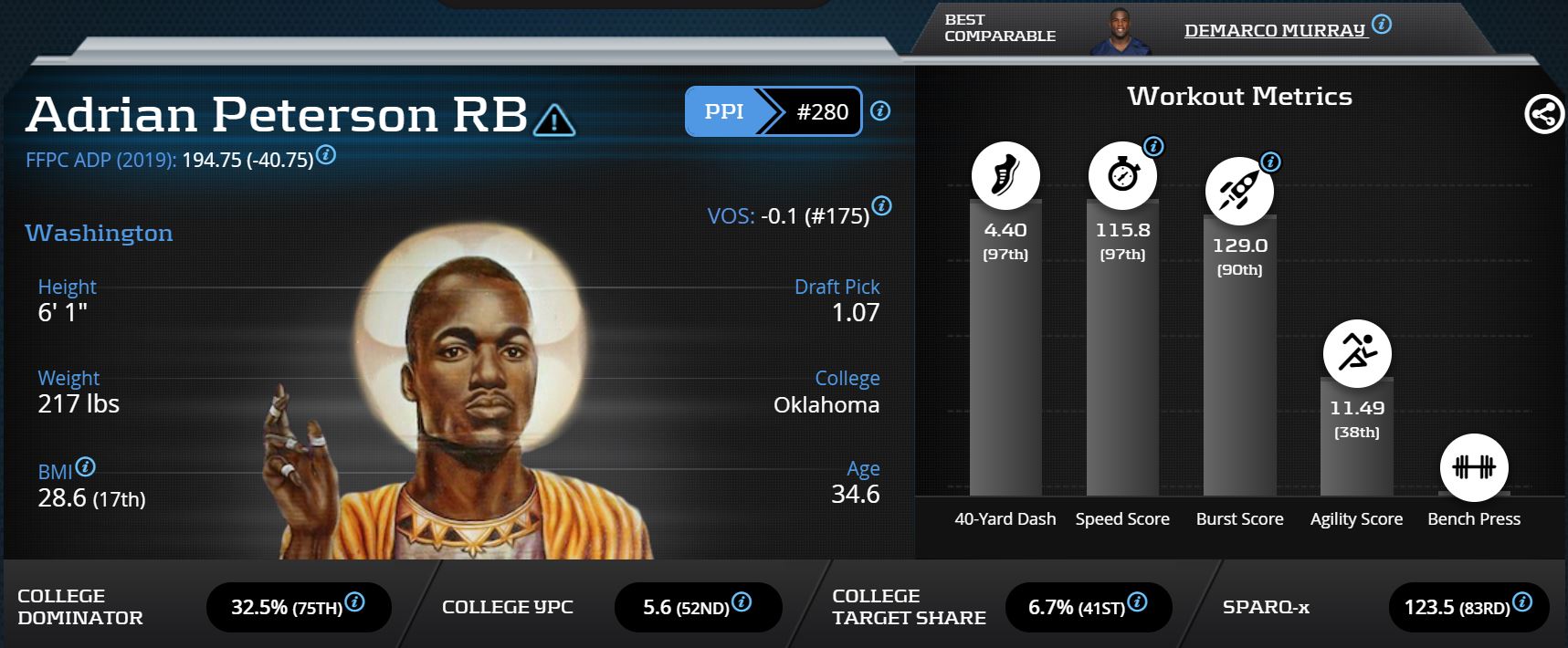Screen dimensions: 1568x648
Task: Show info for Burst Score rocket
Action: pyautogui.click(x=1270, y=162)
